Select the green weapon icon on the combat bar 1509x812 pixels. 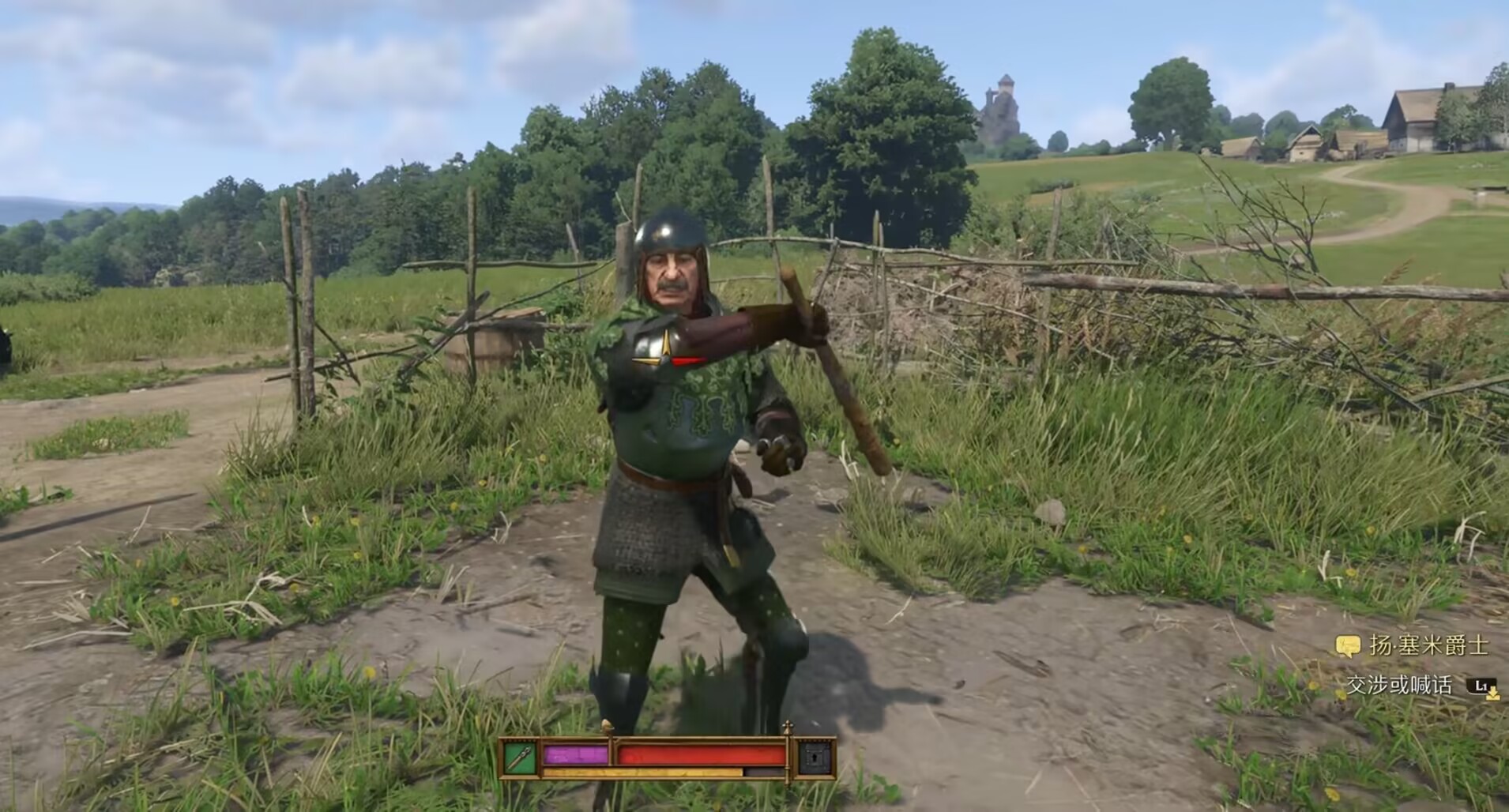(520, 757)
